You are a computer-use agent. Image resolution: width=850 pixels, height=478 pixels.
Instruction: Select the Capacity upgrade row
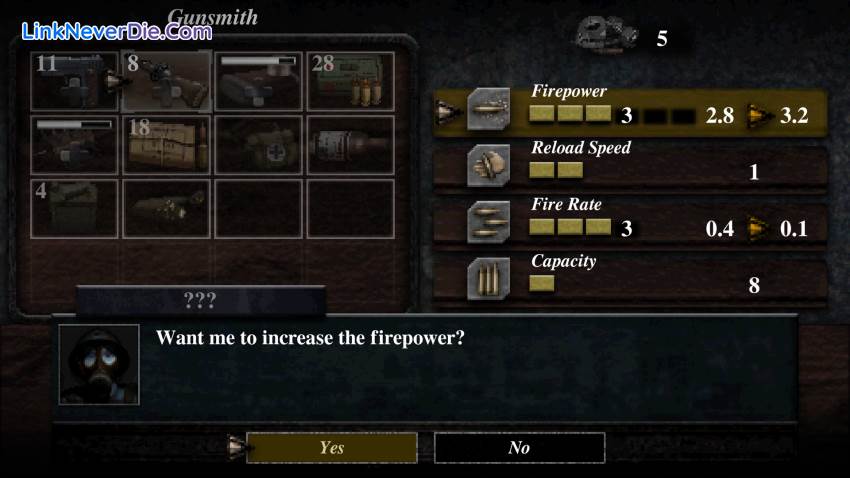[x=640, y=279]
